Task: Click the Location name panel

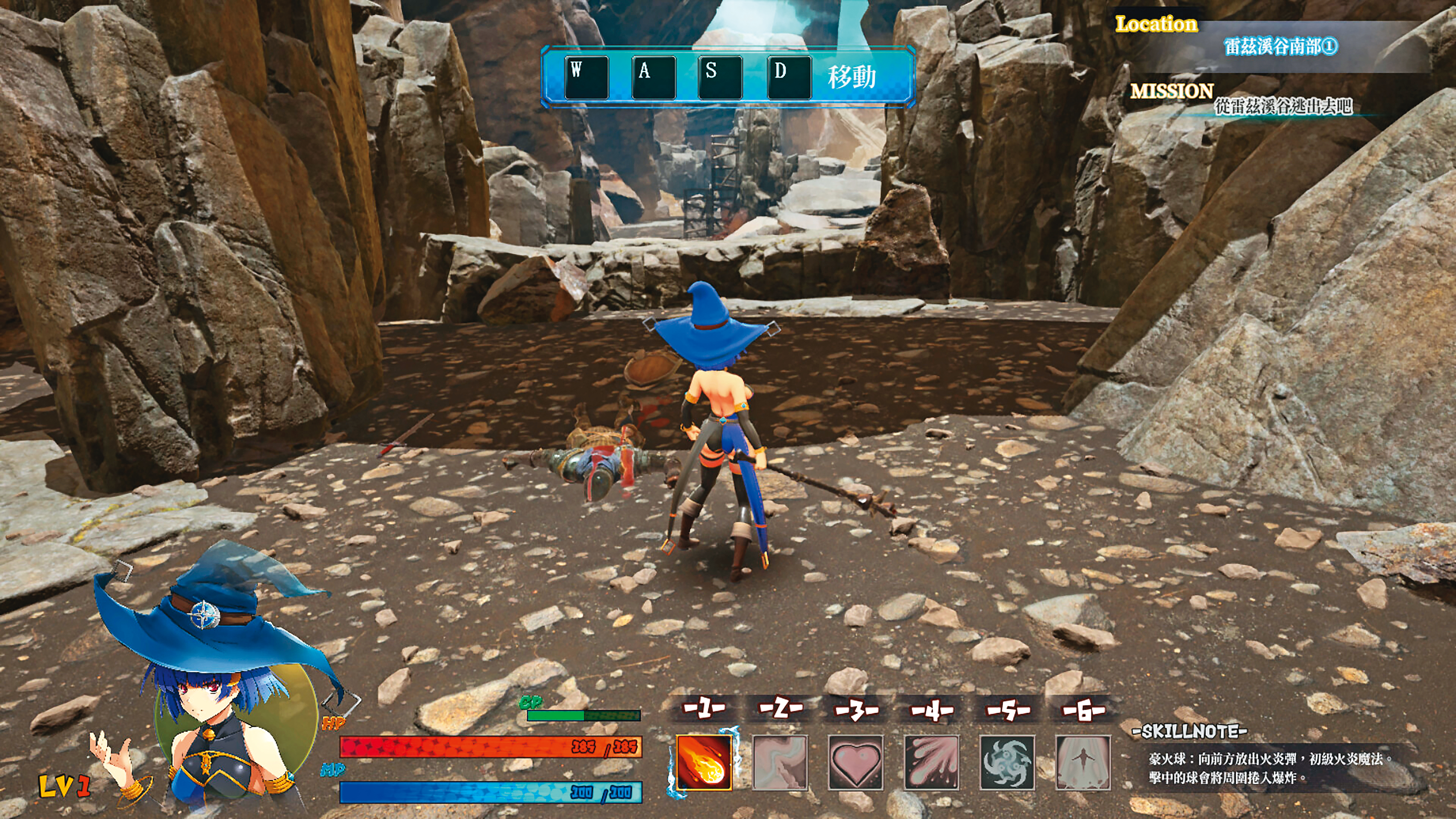Action: [1280, 46]
